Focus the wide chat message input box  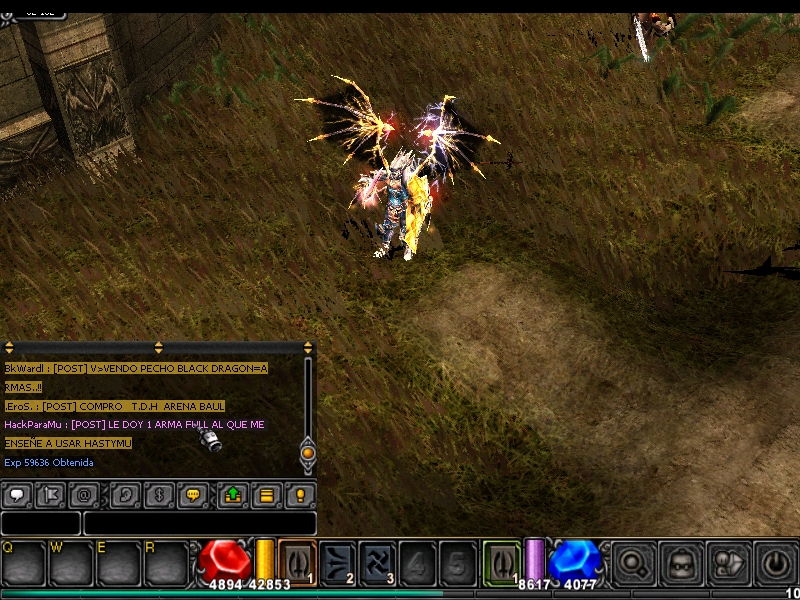point(200,523)
